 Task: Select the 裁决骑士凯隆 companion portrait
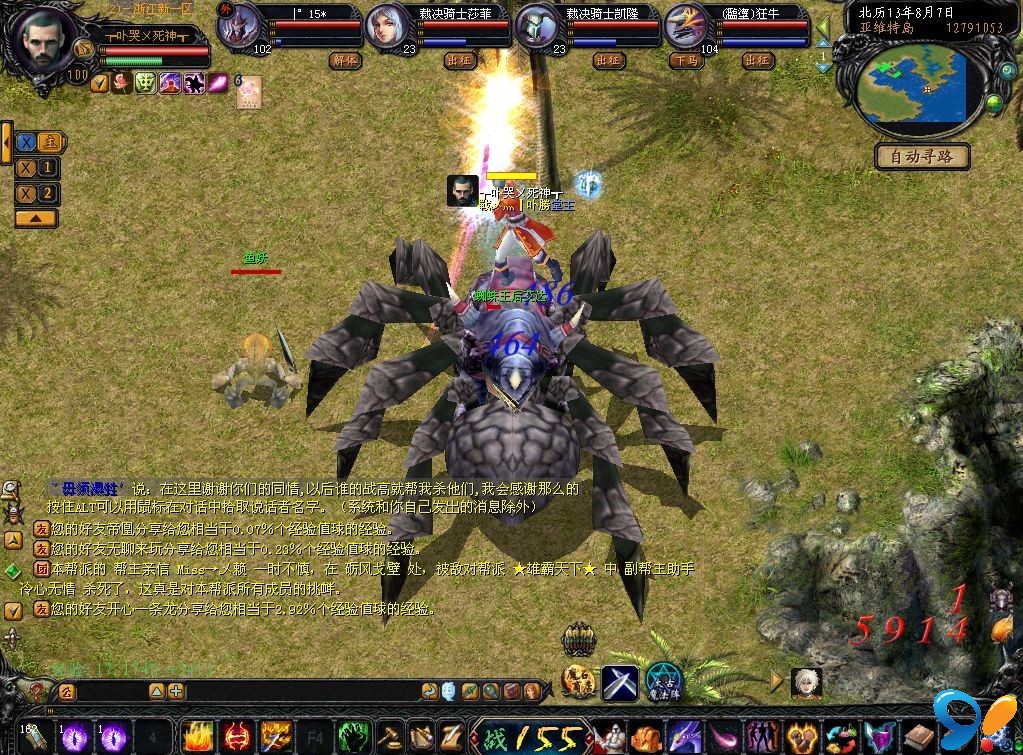[x=537, y=28]
